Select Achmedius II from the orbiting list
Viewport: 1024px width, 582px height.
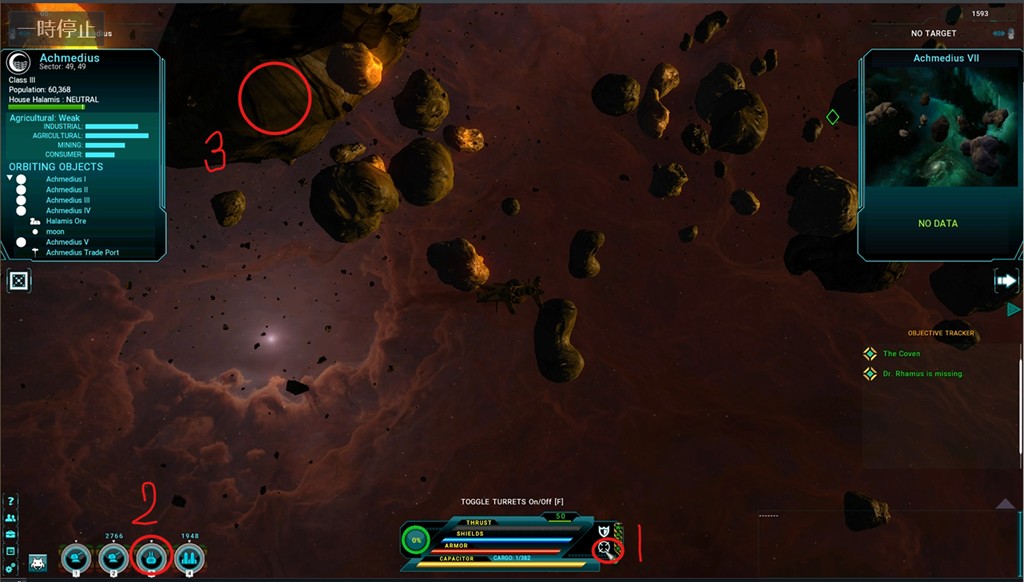[66, 190]
